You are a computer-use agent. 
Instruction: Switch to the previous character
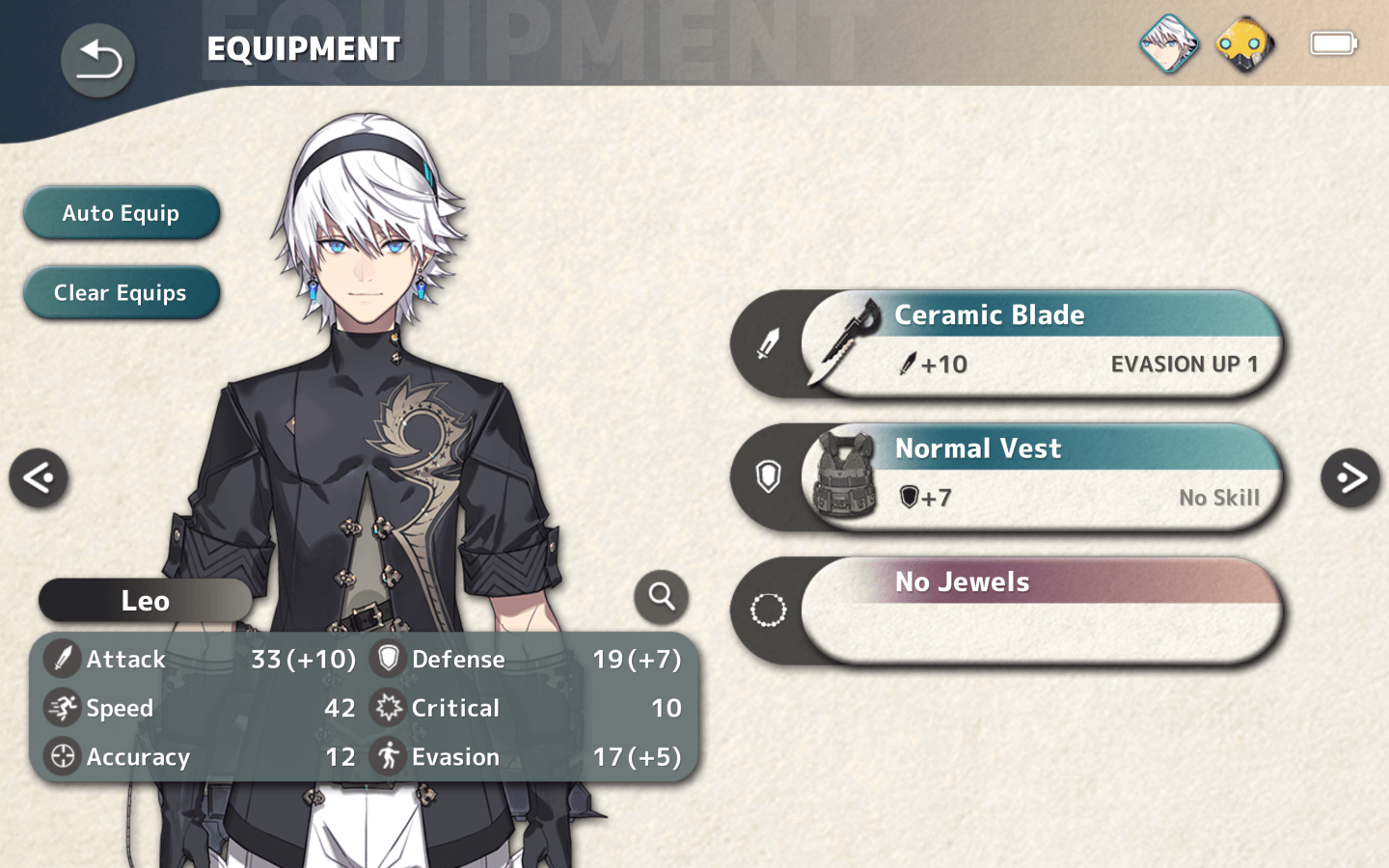coord(39,477)
